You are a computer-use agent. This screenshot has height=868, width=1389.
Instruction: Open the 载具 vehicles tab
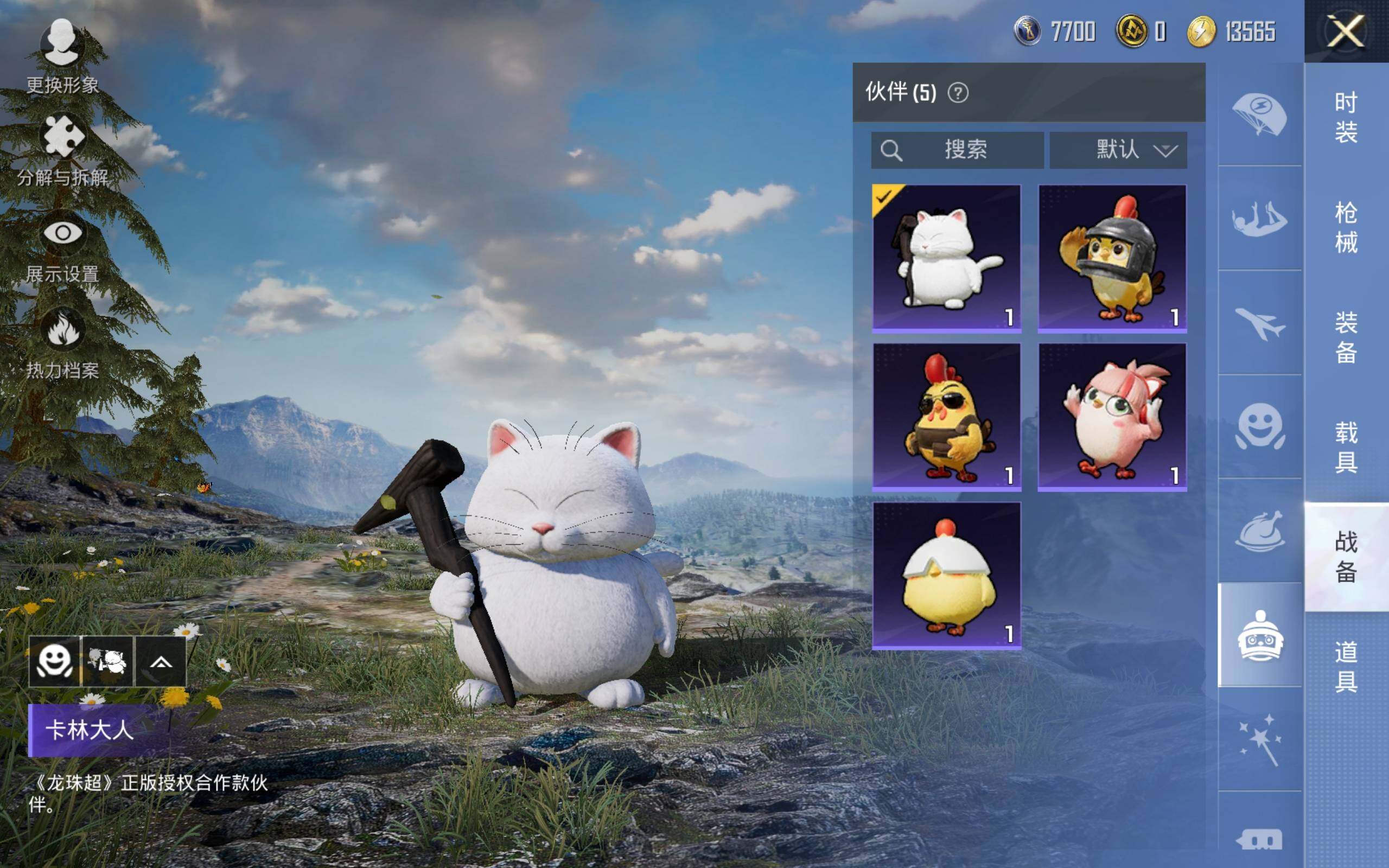[x=1346, y=447]
